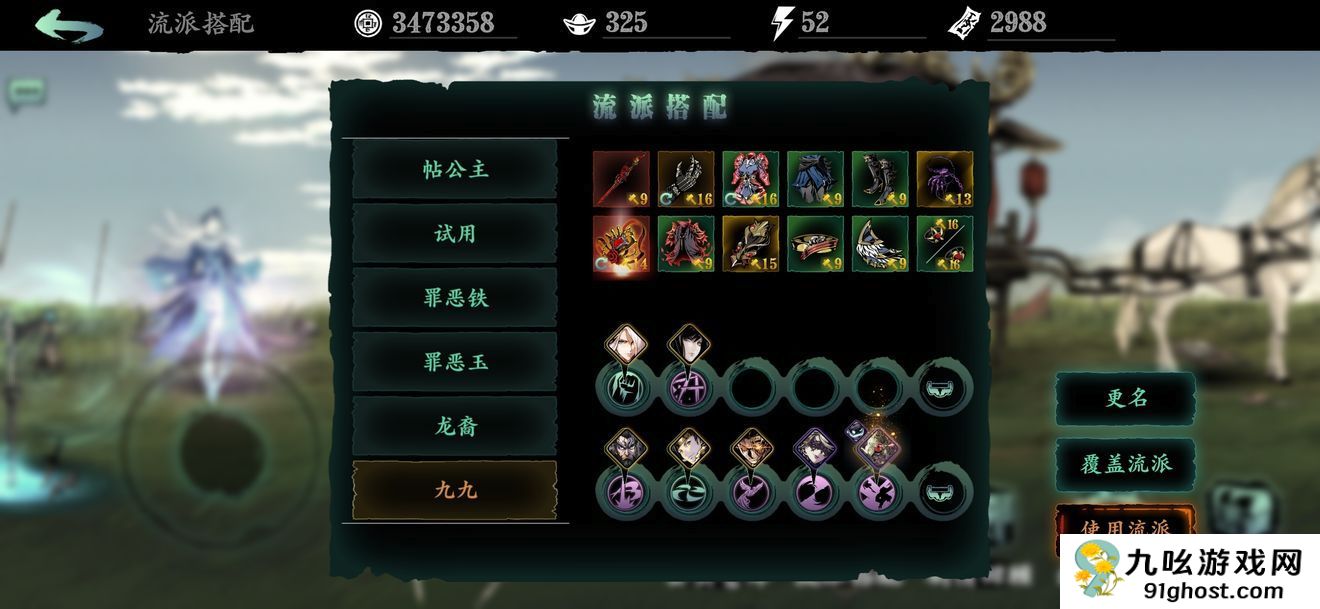Rename the build with 更名

tap(1125, 398)
